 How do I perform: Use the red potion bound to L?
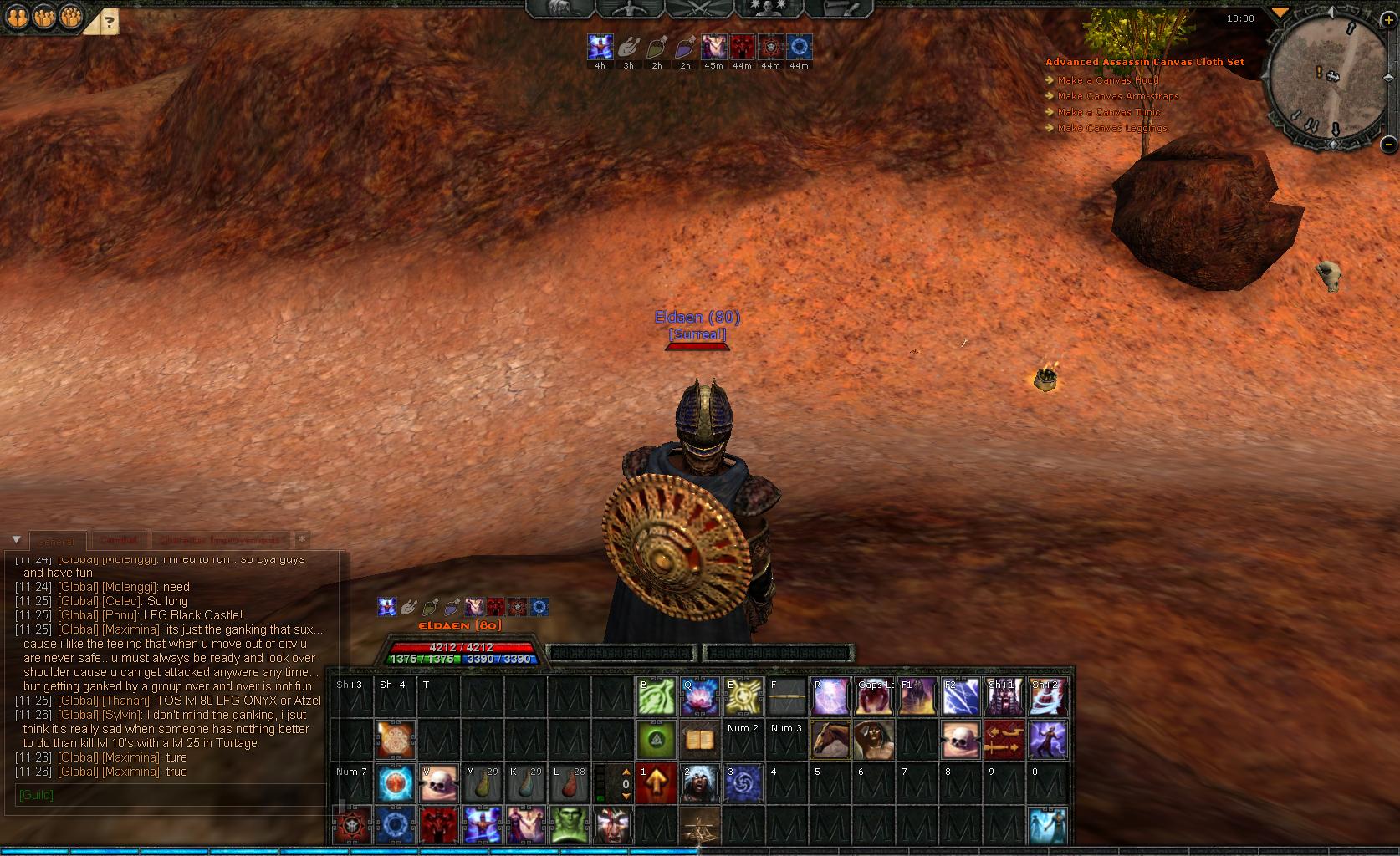(x=569, y=783)
